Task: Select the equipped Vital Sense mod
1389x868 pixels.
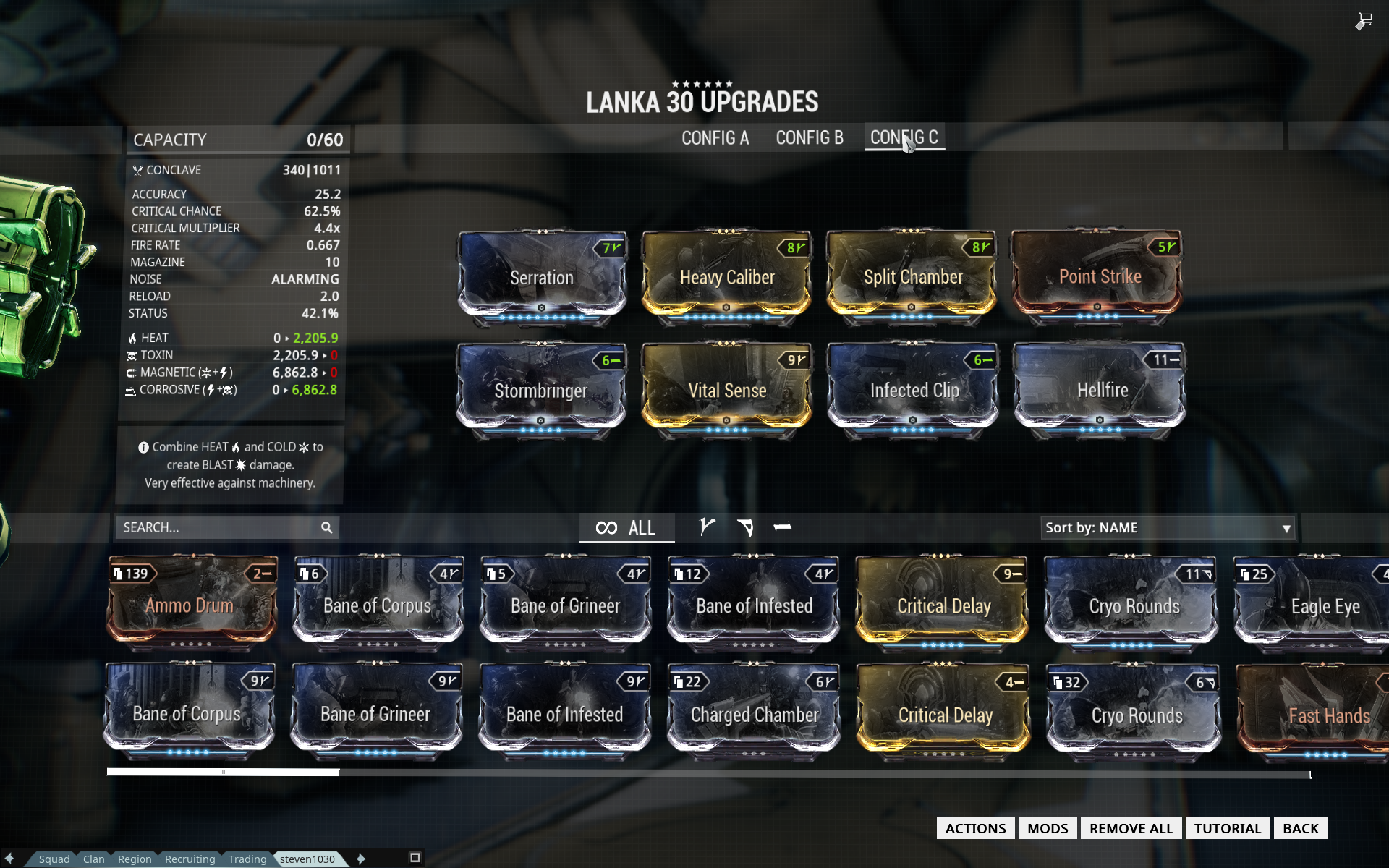Action: [727, 391]
